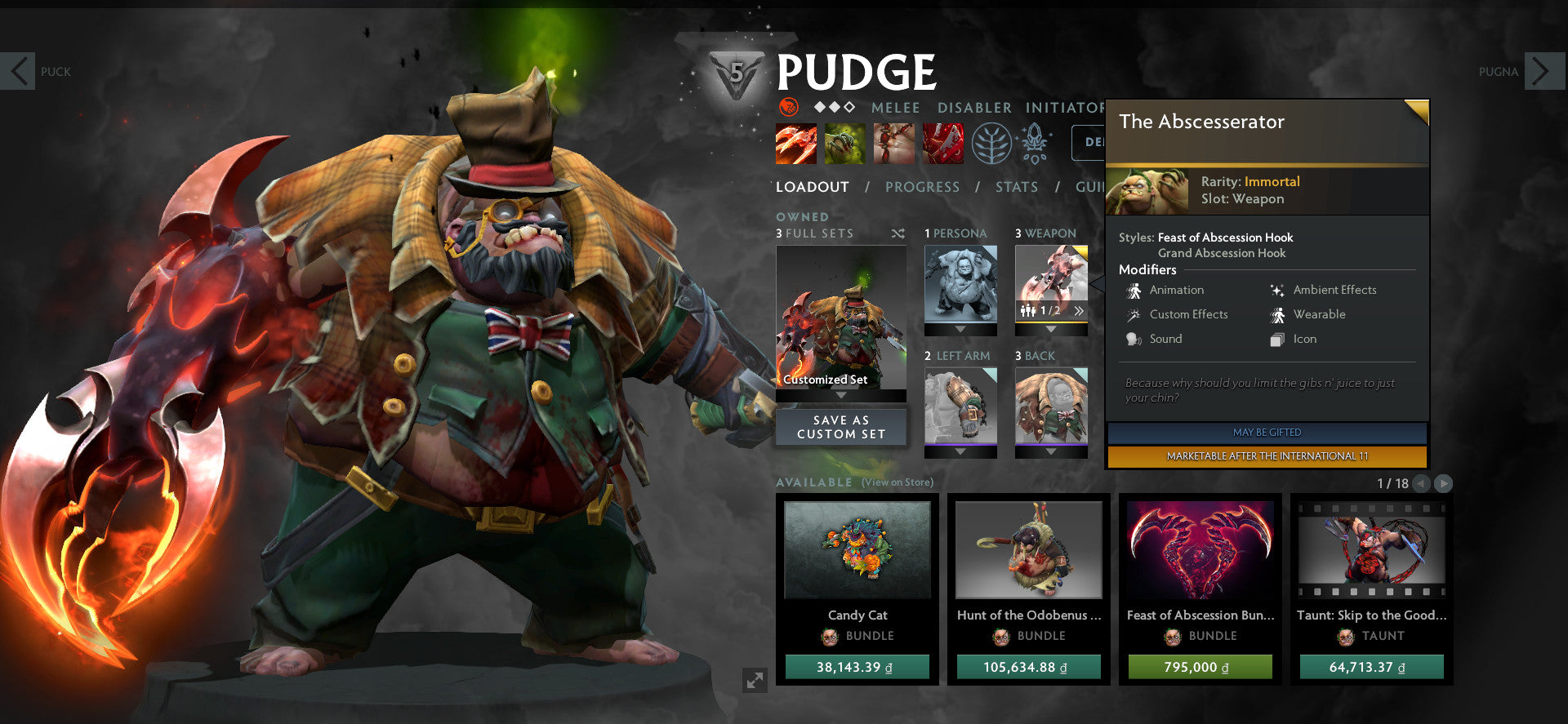Switch to the PROGRESS tab
This screenshot has height=724, width=1568.
click(922, 186)
